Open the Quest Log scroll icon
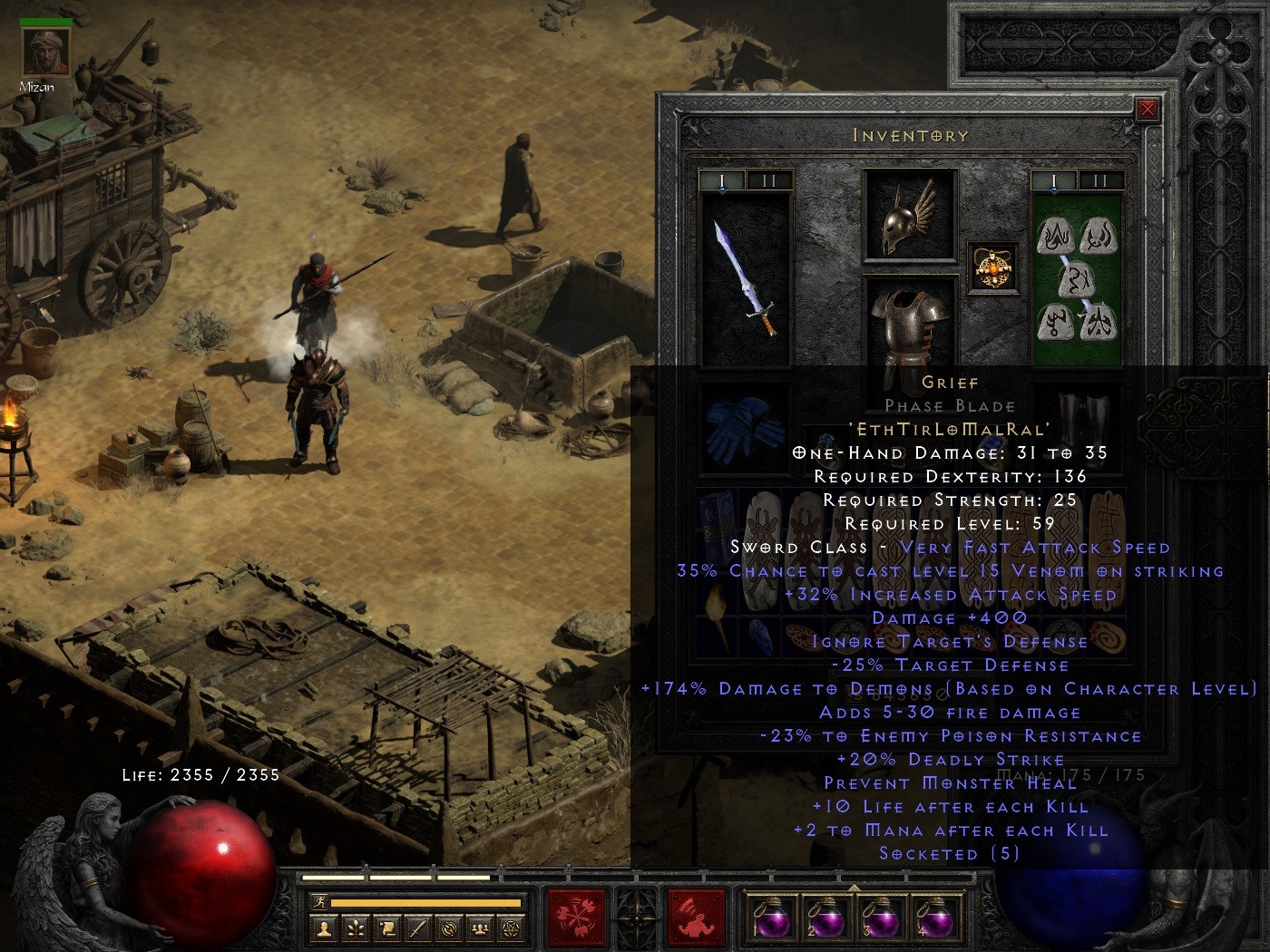This screenshot has width=1270, height=952. point(387,928)
